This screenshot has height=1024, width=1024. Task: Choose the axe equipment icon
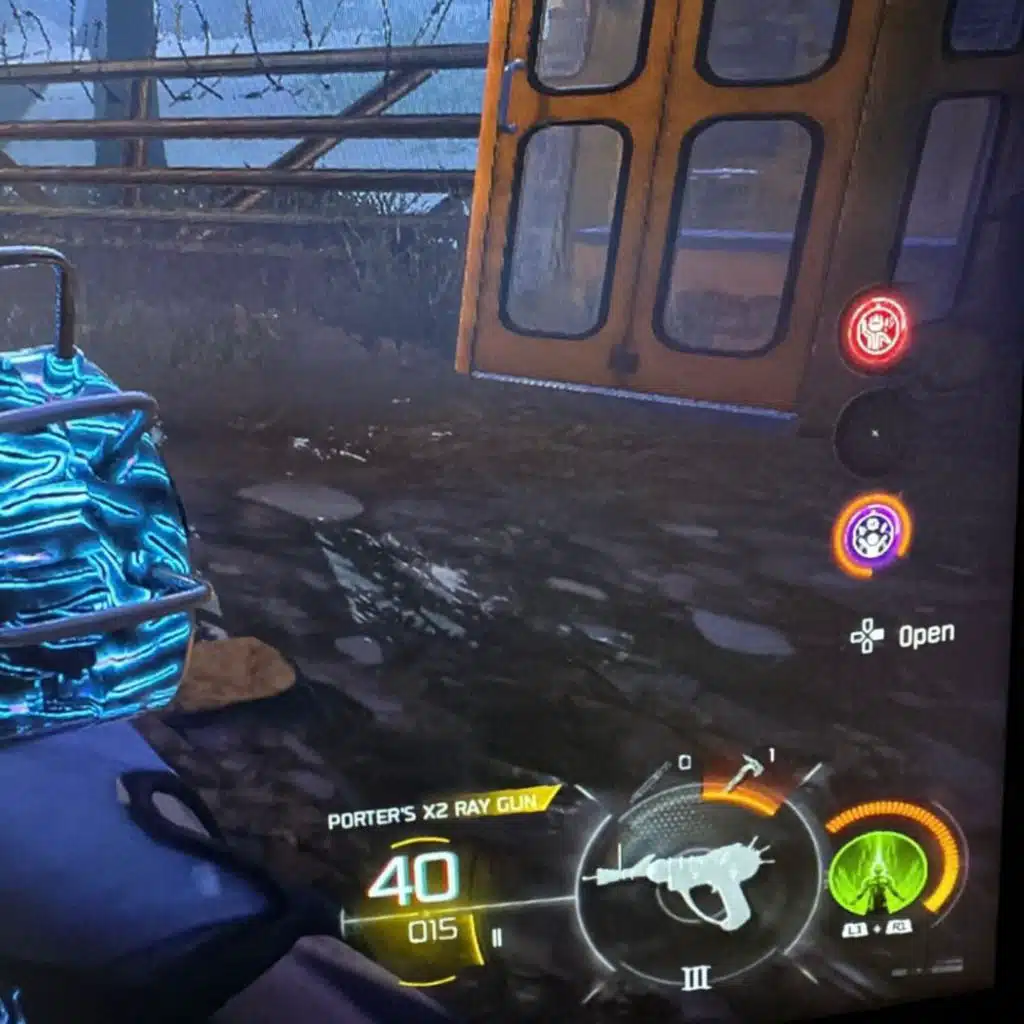[x=746, y=771]
